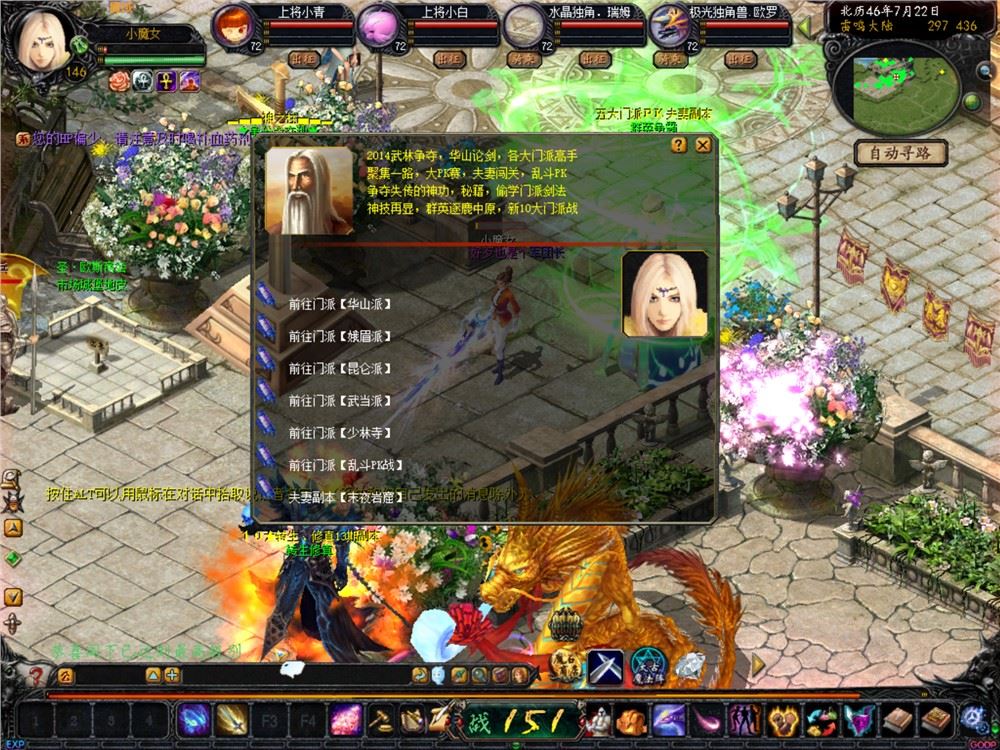
Task: Enter 夫妻副本【末夜岩窟】 dungeon option
Action: tap(345, 496)
